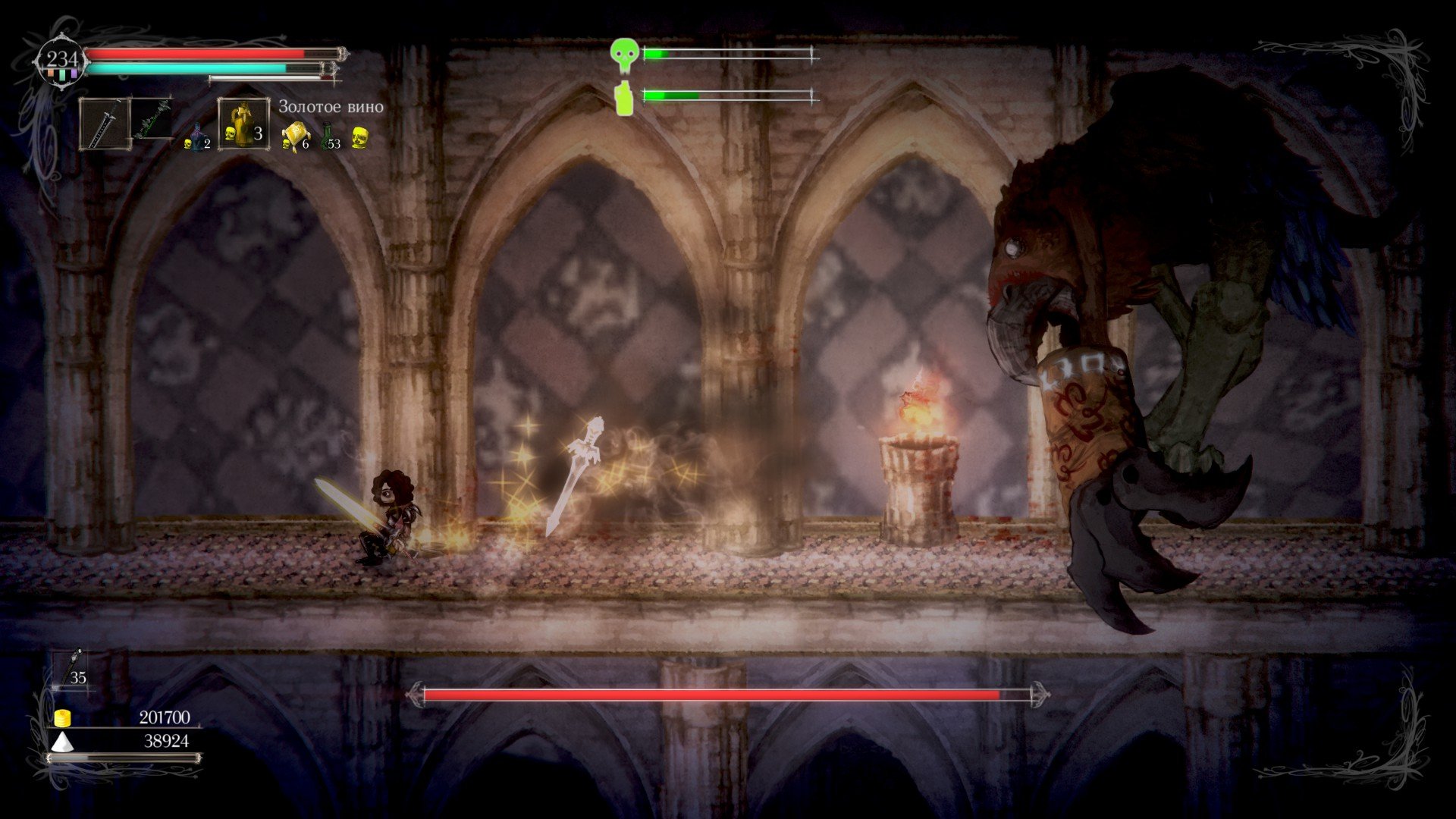
Task: Select the golden scroll item with count 6
Action: [293, 136]
